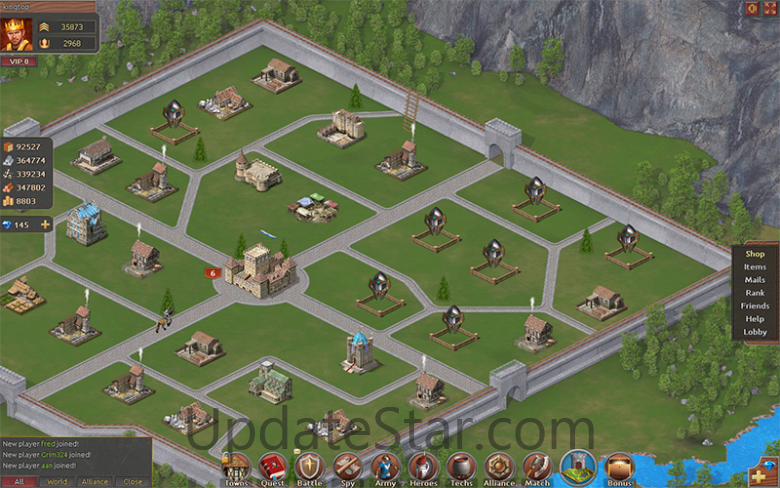Return to the Lobby
Viewport: 780px width, 488px height.
click(x=755, y=332)
